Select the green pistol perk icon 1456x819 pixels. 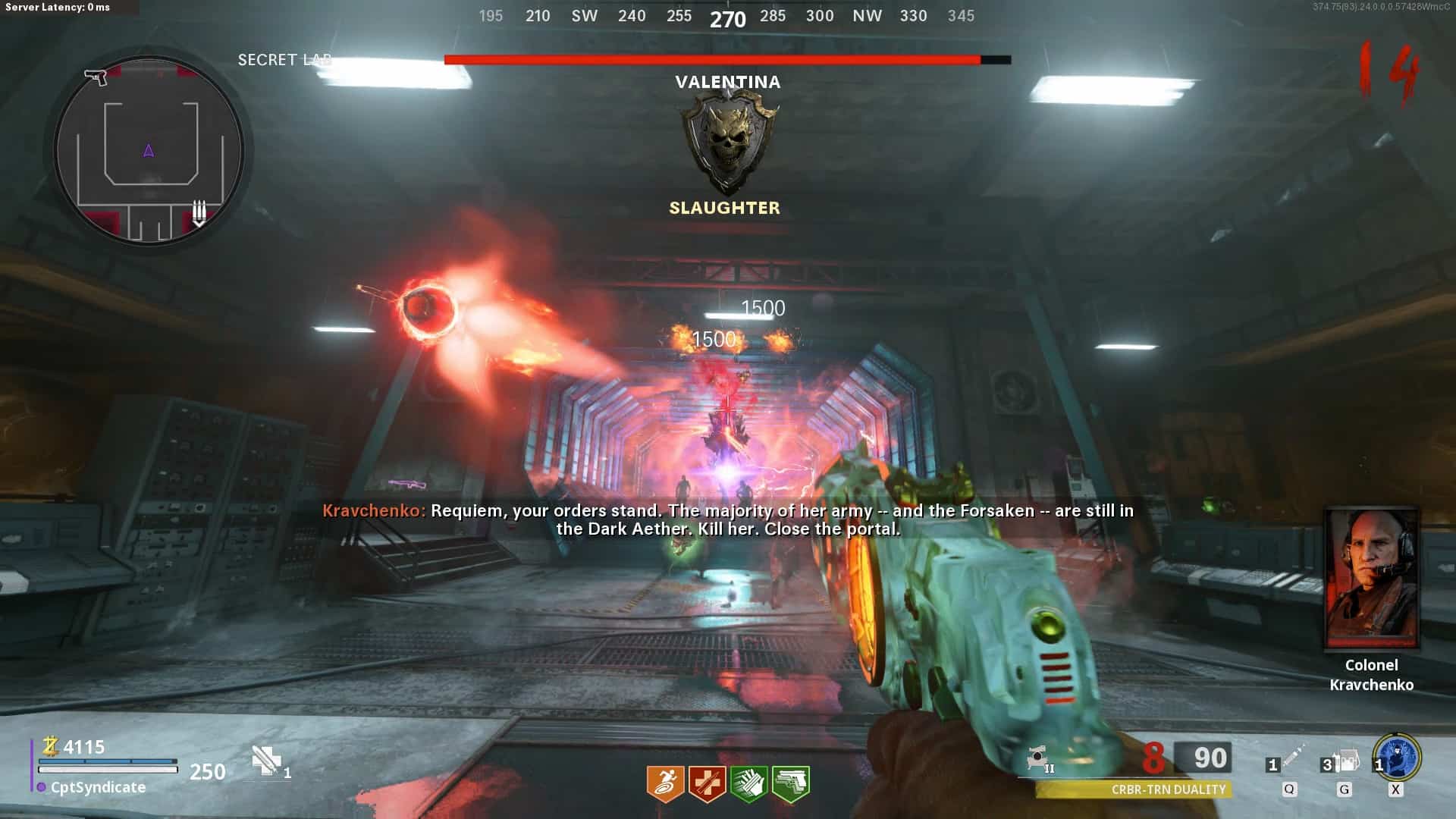tap(790, 783)
